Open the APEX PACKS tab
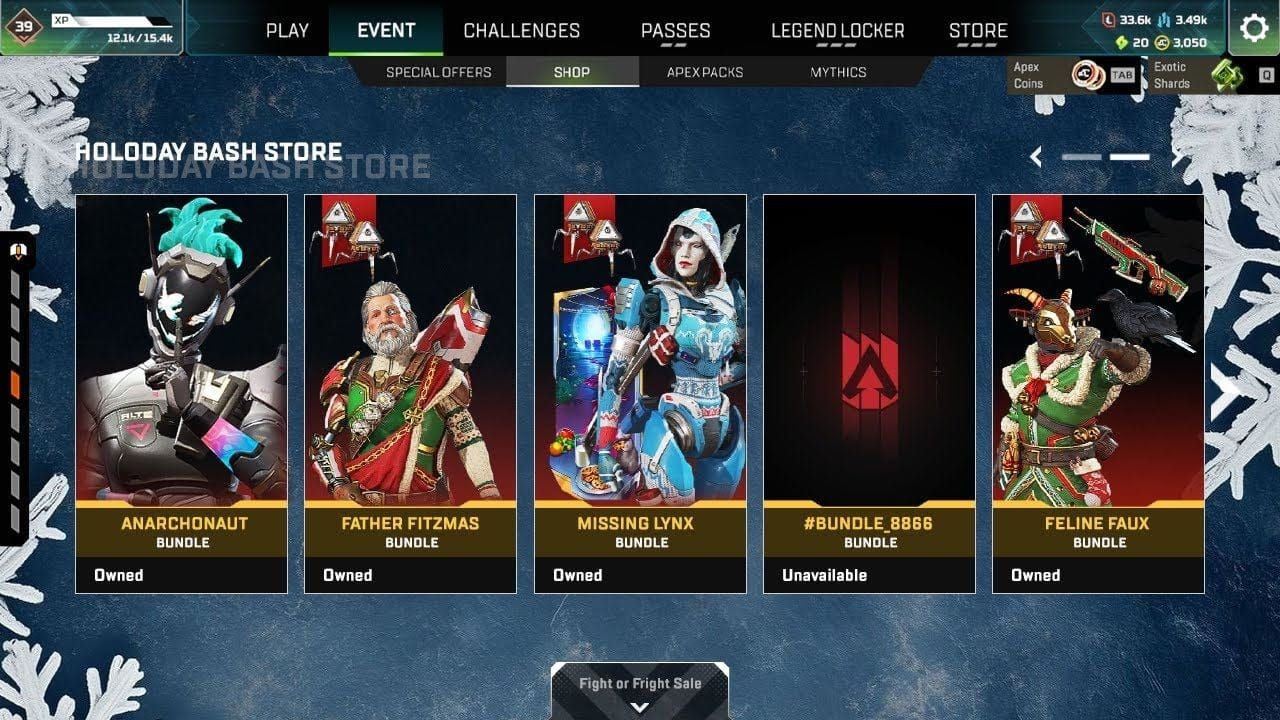 (x=704, y=72)
